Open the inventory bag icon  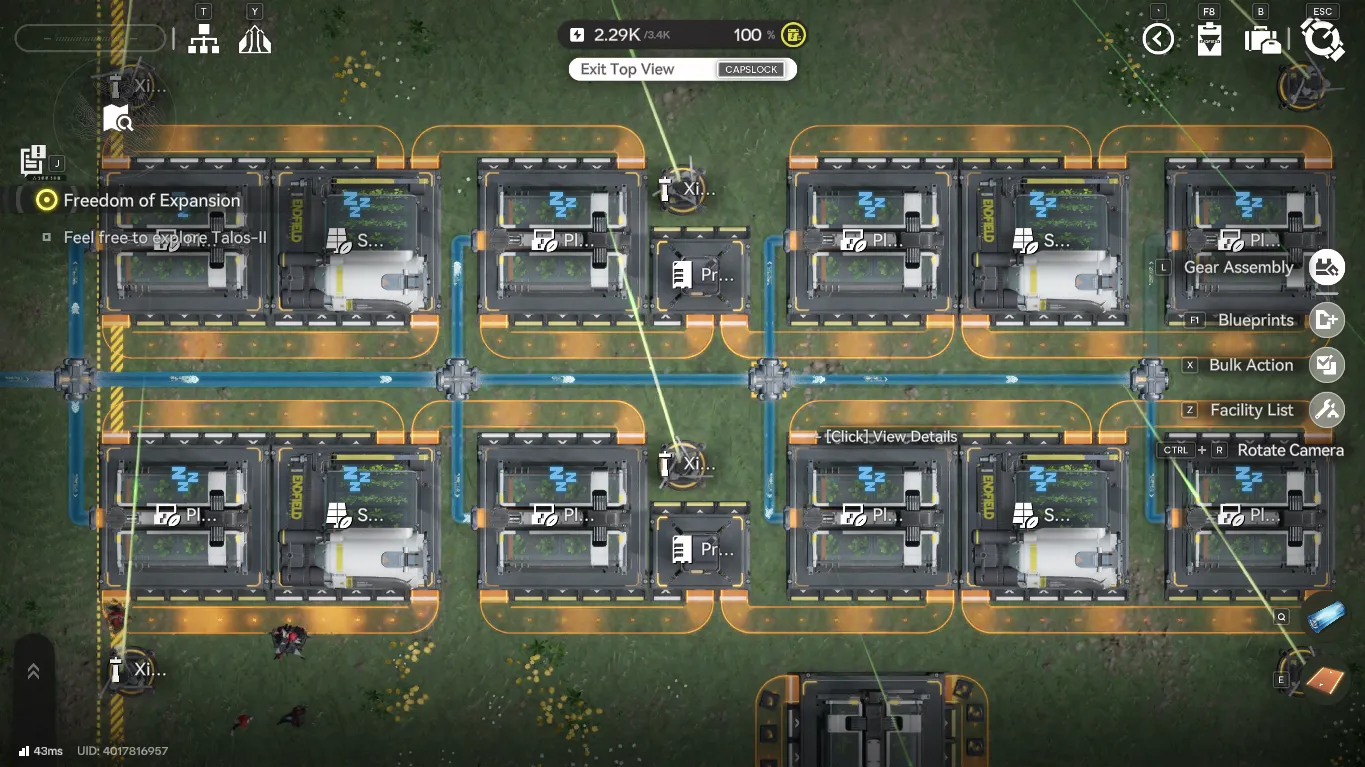[x=1262, y=38]
